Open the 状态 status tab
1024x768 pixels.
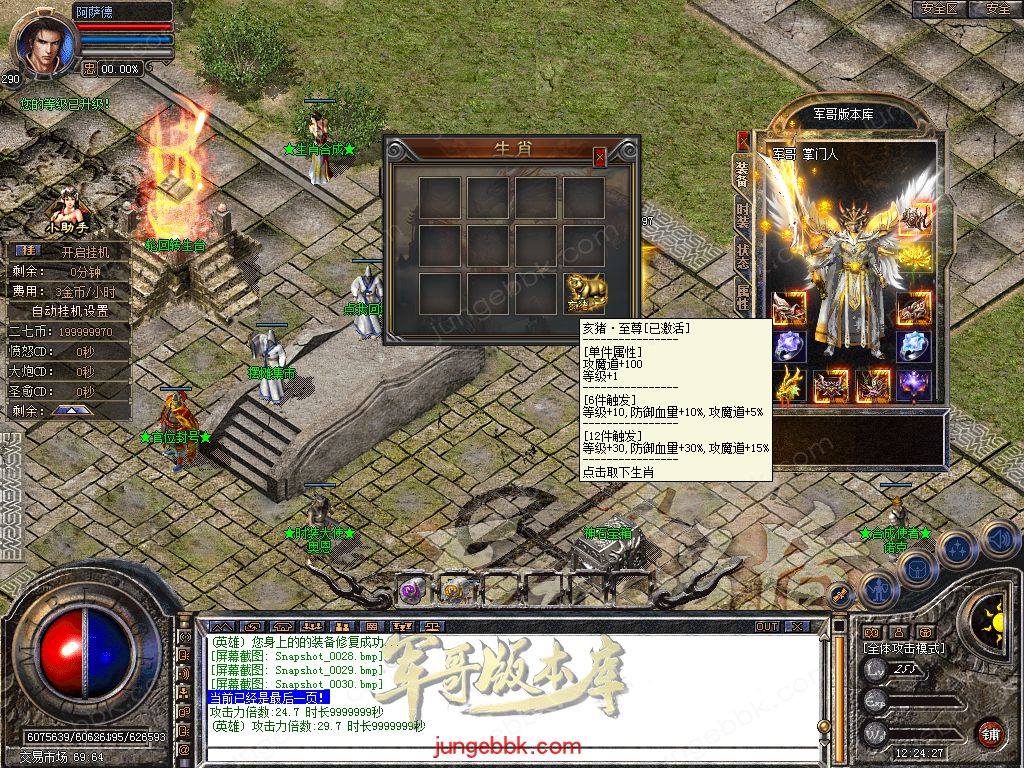pos(742,254)
